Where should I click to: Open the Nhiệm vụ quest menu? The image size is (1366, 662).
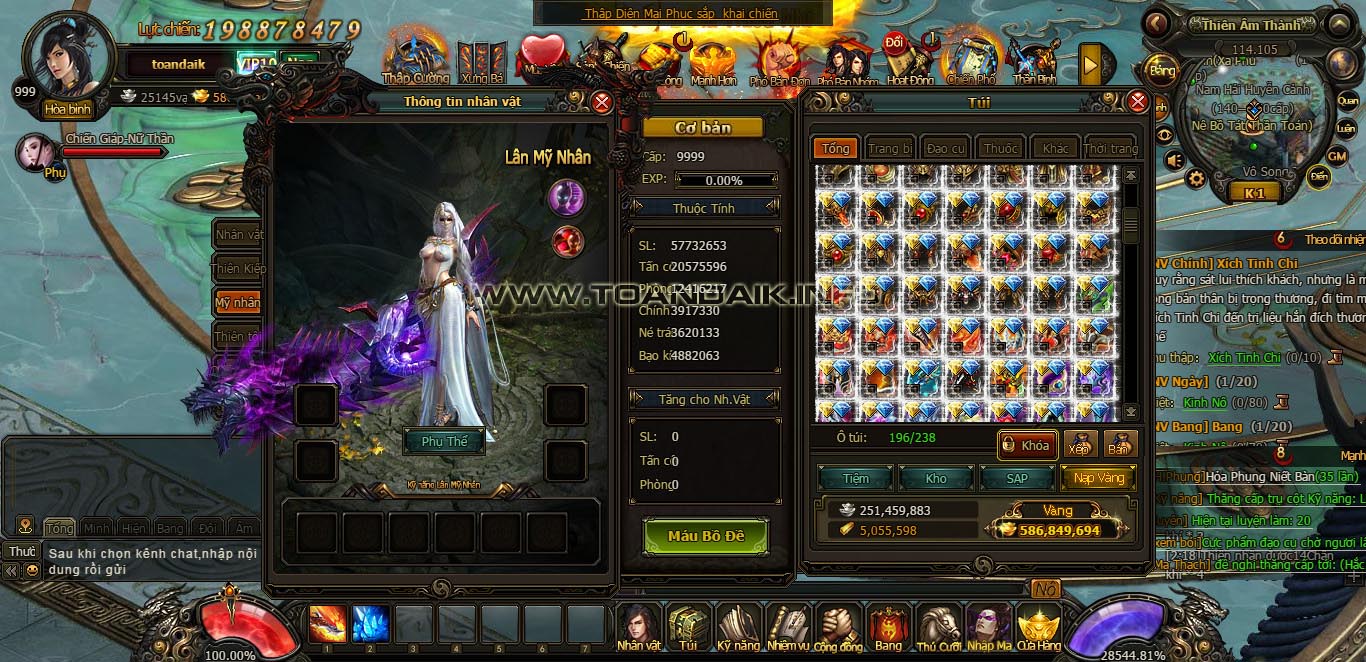tap(788, 629)
